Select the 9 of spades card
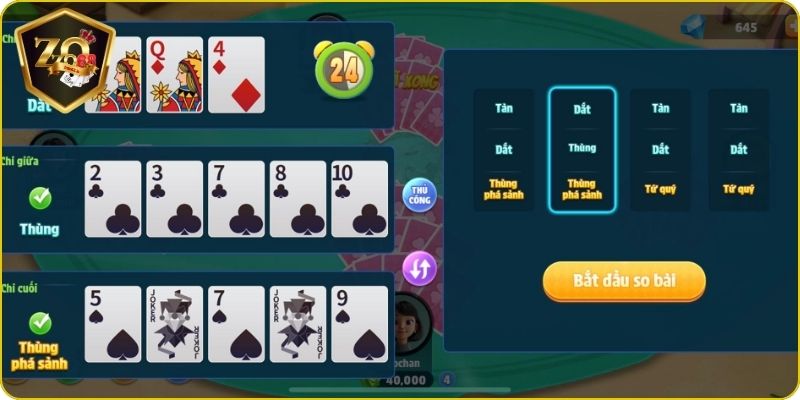 [x=359, y=323]
